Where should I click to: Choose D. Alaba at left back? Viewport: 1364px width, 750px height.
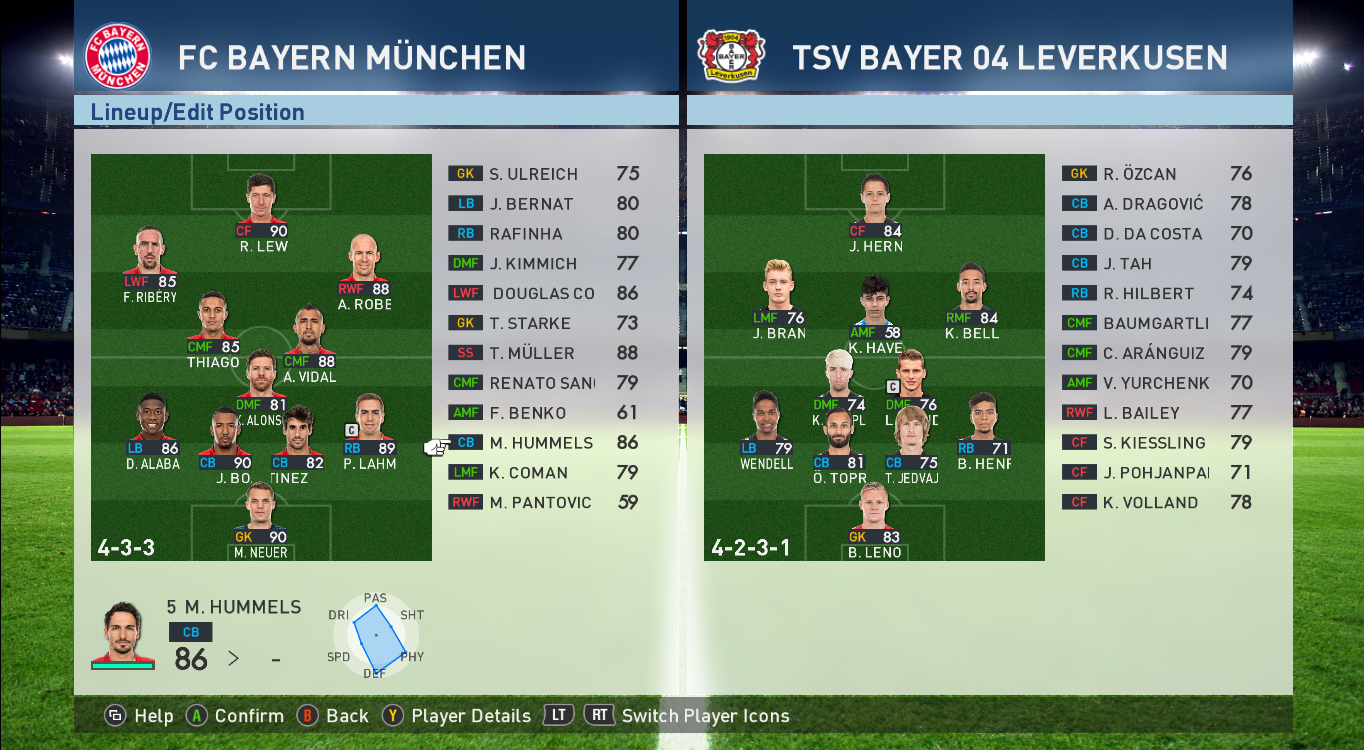pos(153,431)
